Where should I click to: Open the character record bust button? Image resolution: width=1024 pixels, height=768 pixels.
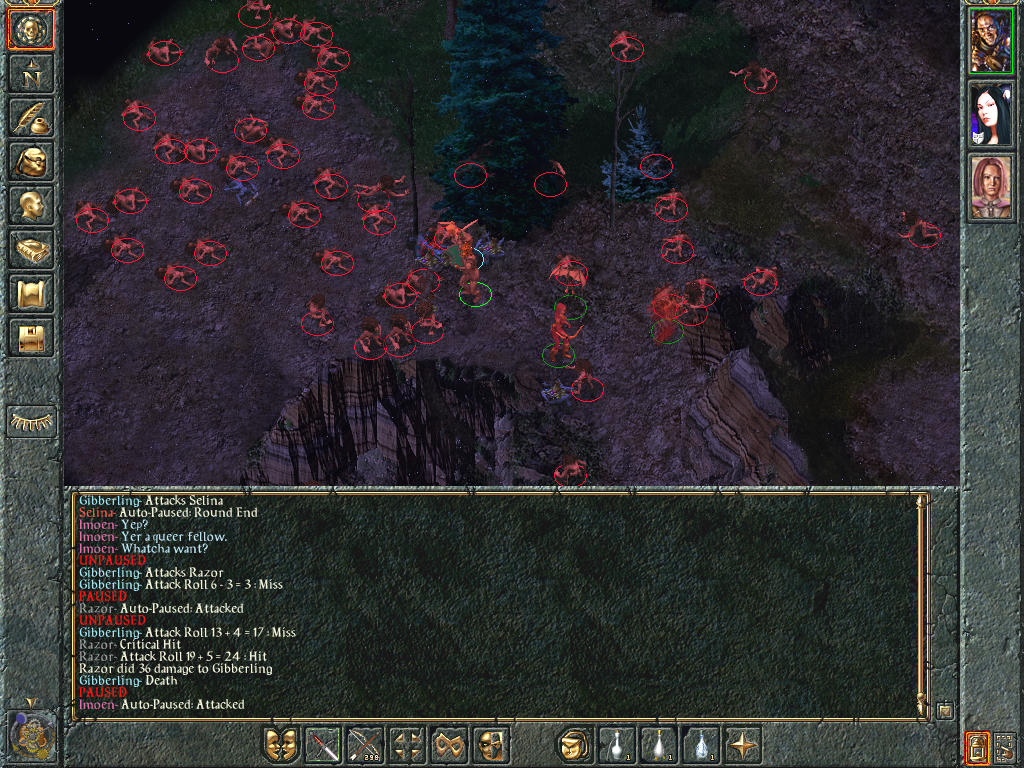click(31, 205)
